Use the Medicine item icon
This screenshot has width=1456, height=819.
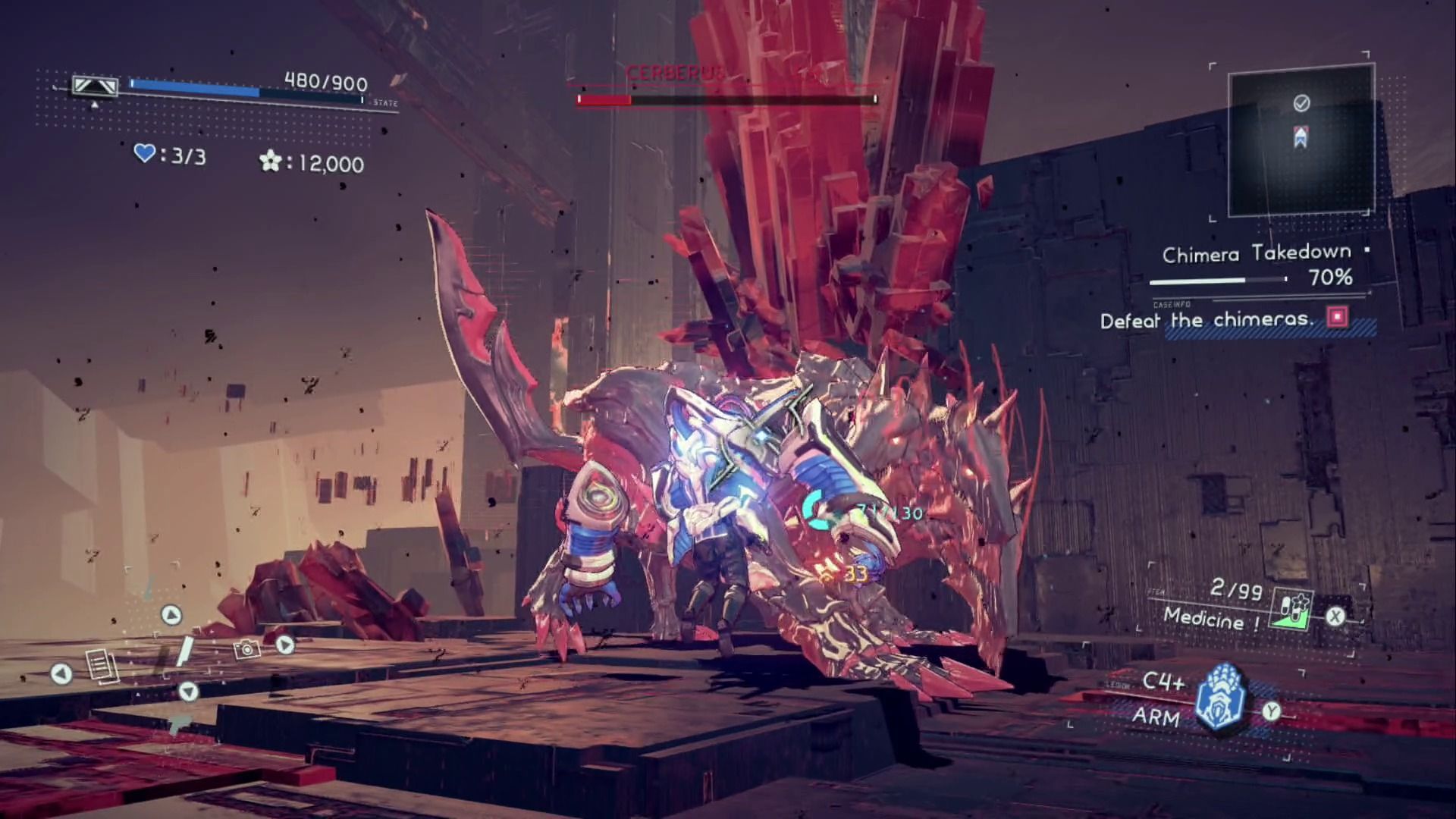1293,609
